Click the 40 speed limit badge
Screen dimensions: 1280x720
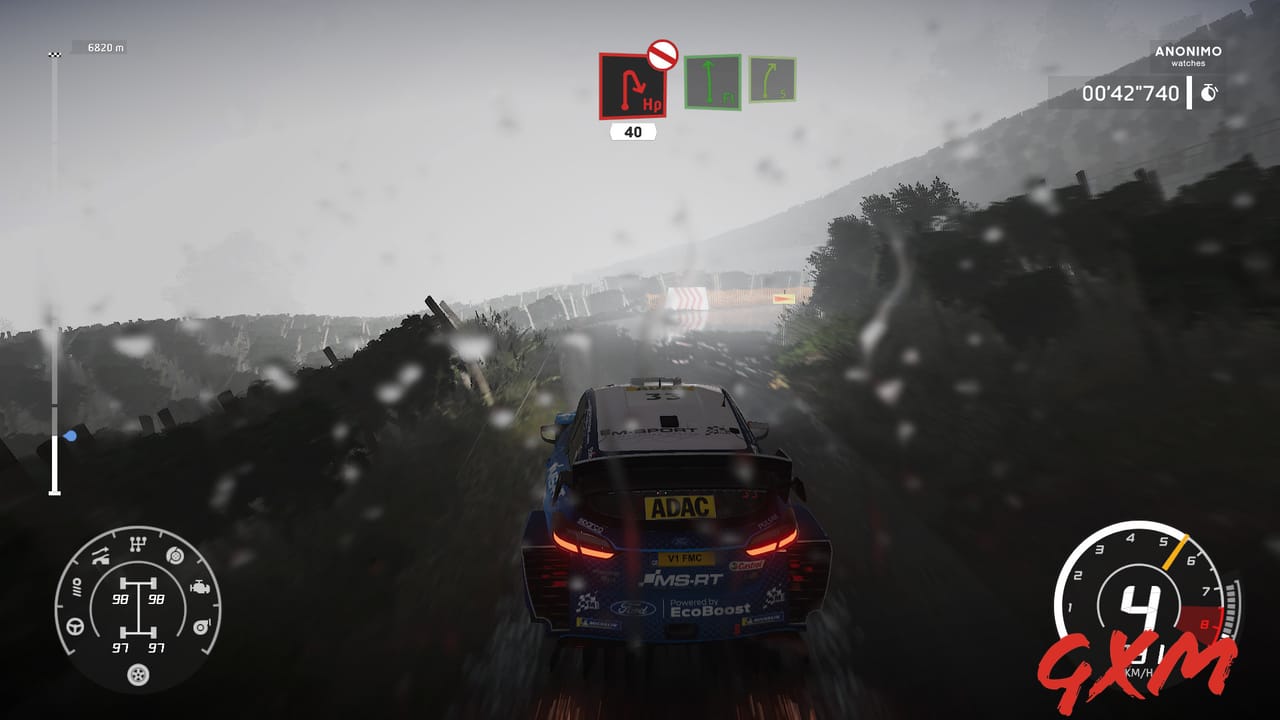coord(633,129)
